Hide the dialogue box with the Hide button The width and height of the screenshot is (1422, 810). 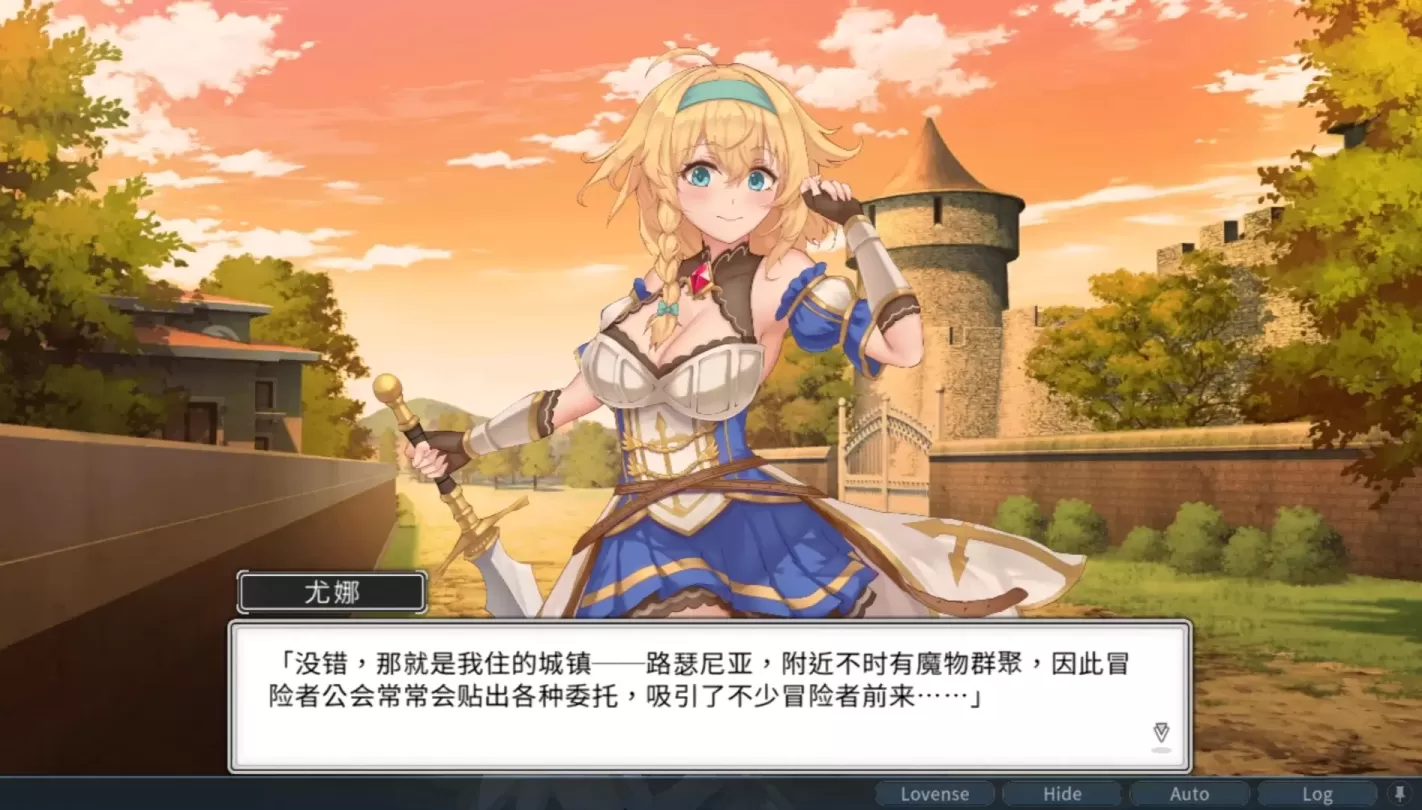pos(1063,793)
